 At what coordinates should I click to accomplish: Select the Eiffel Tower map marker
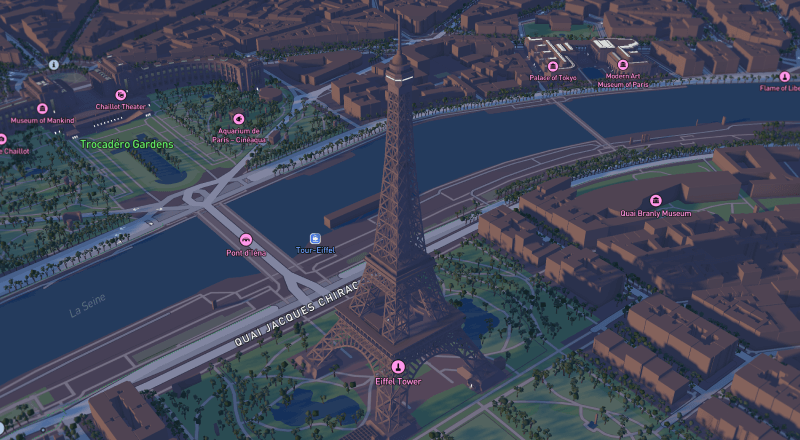399,367
